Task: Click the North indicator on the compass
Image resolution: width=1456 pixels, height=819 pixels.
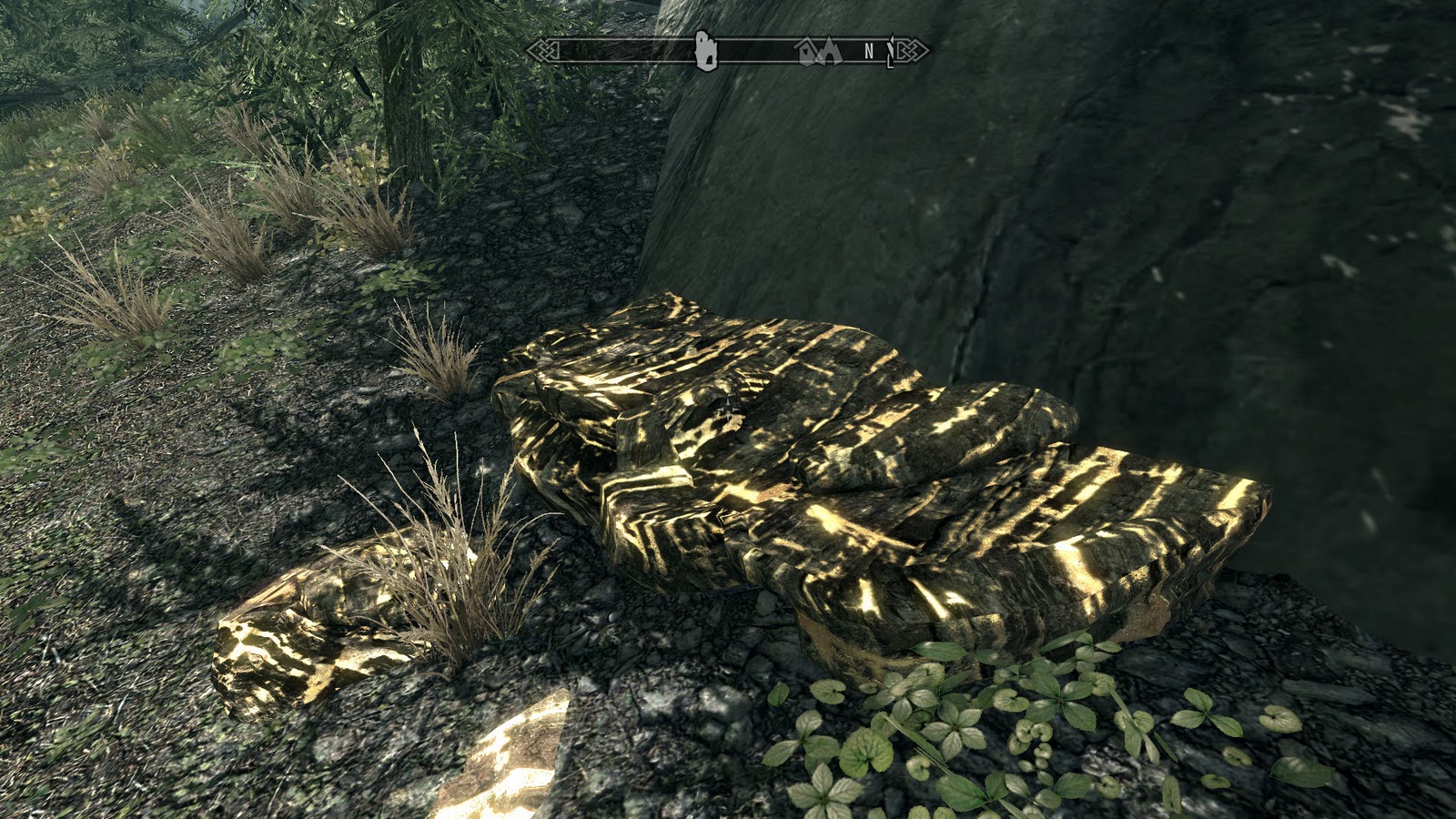Action: point(867,50)
